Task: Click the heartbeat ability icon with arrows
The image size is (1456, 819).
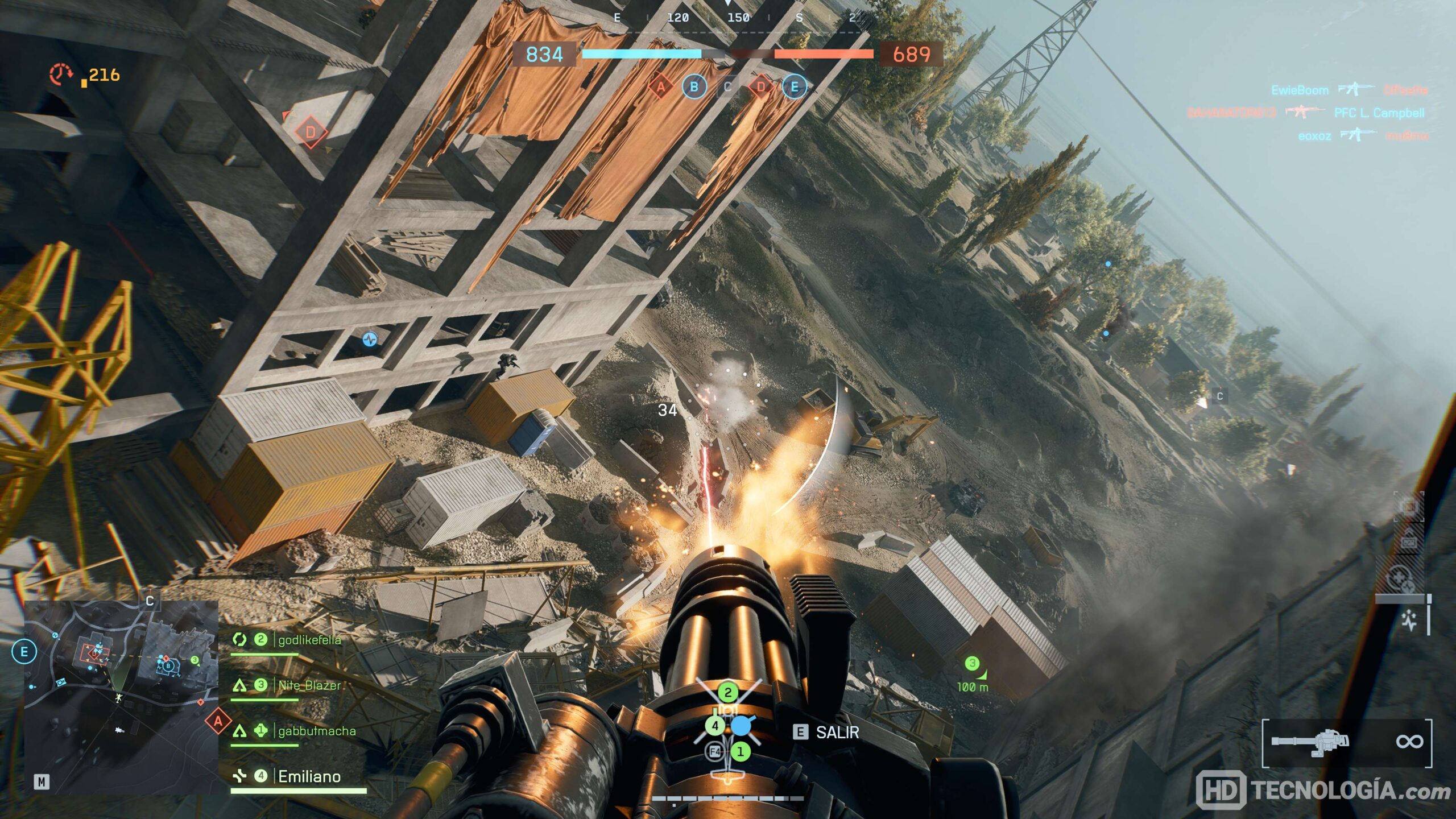Action: (1410, 621)
